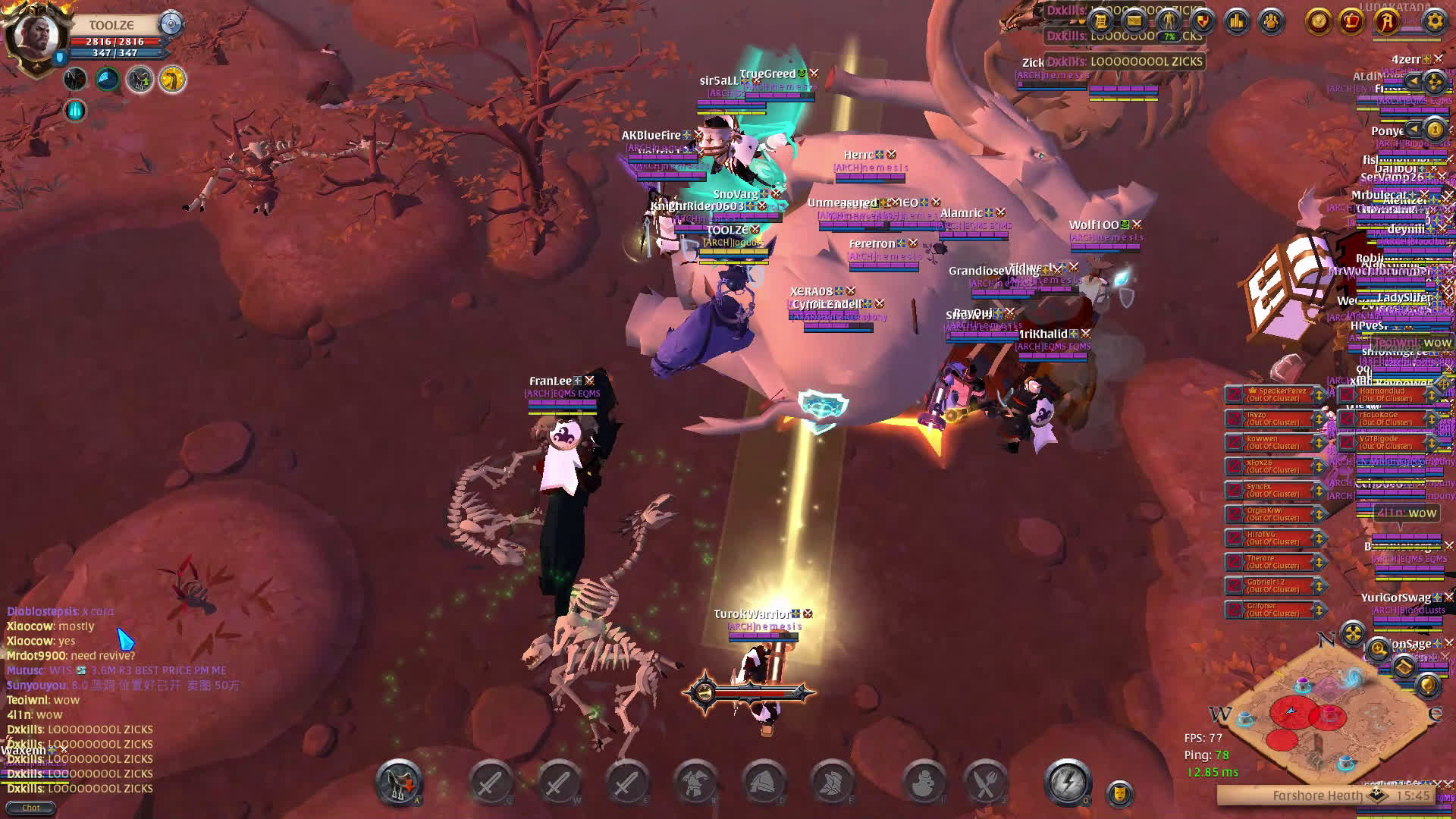This screenshot has height=819, width=1456.
Task: Show the rankings bar chart icon
Action: [x=1237, y=21]
